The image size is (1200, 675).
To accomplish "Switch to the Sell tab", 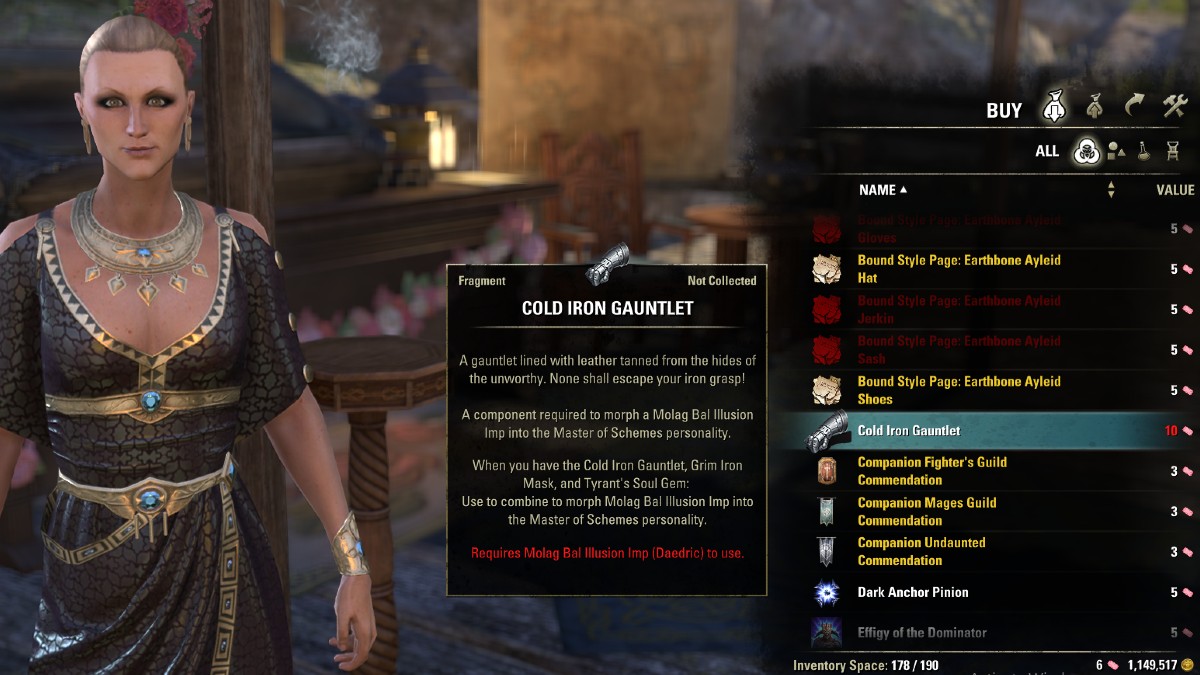I will (1094, 107).
